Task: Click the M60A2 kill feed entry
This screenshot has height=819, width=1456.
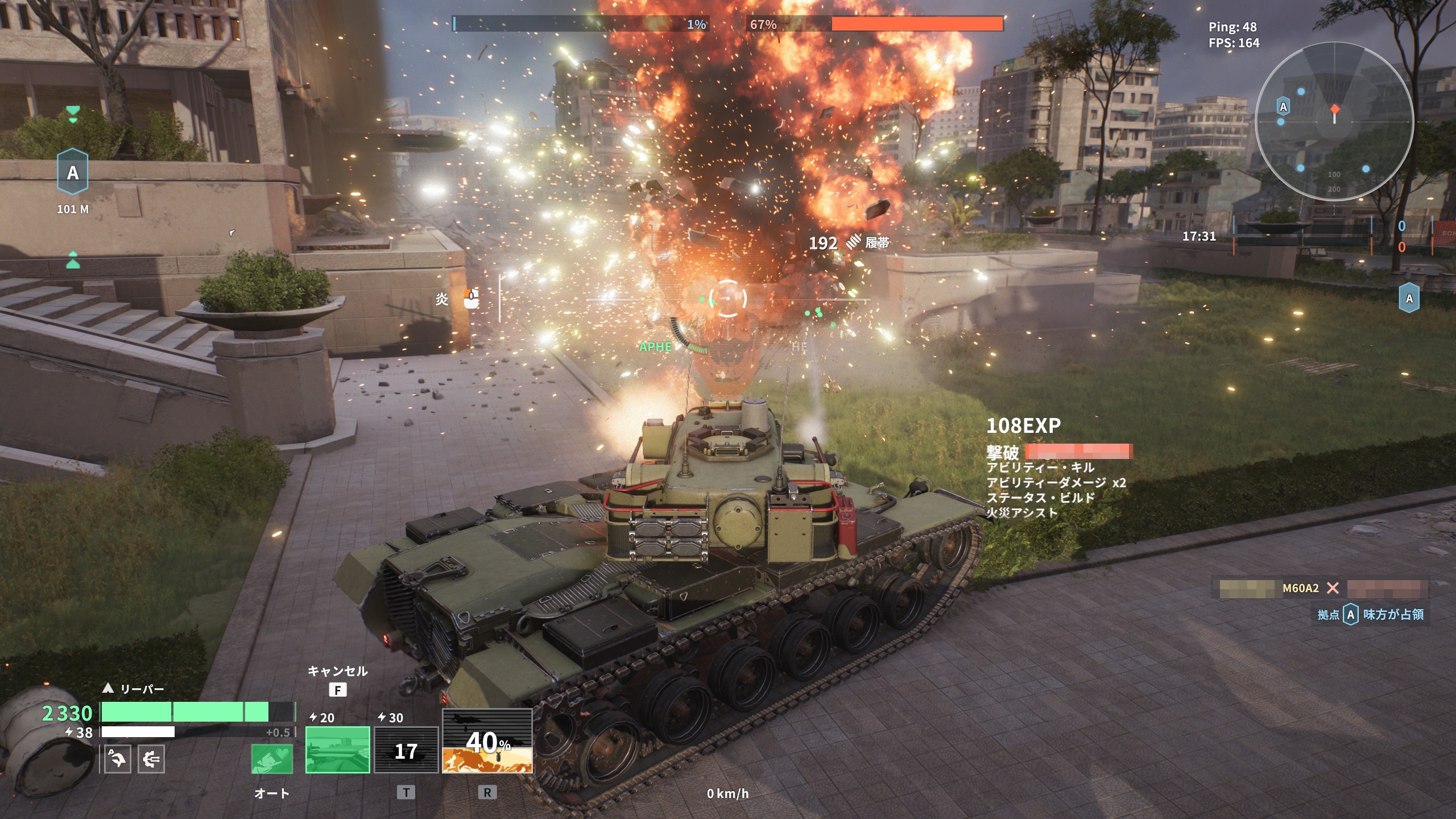Action: 1300,588
